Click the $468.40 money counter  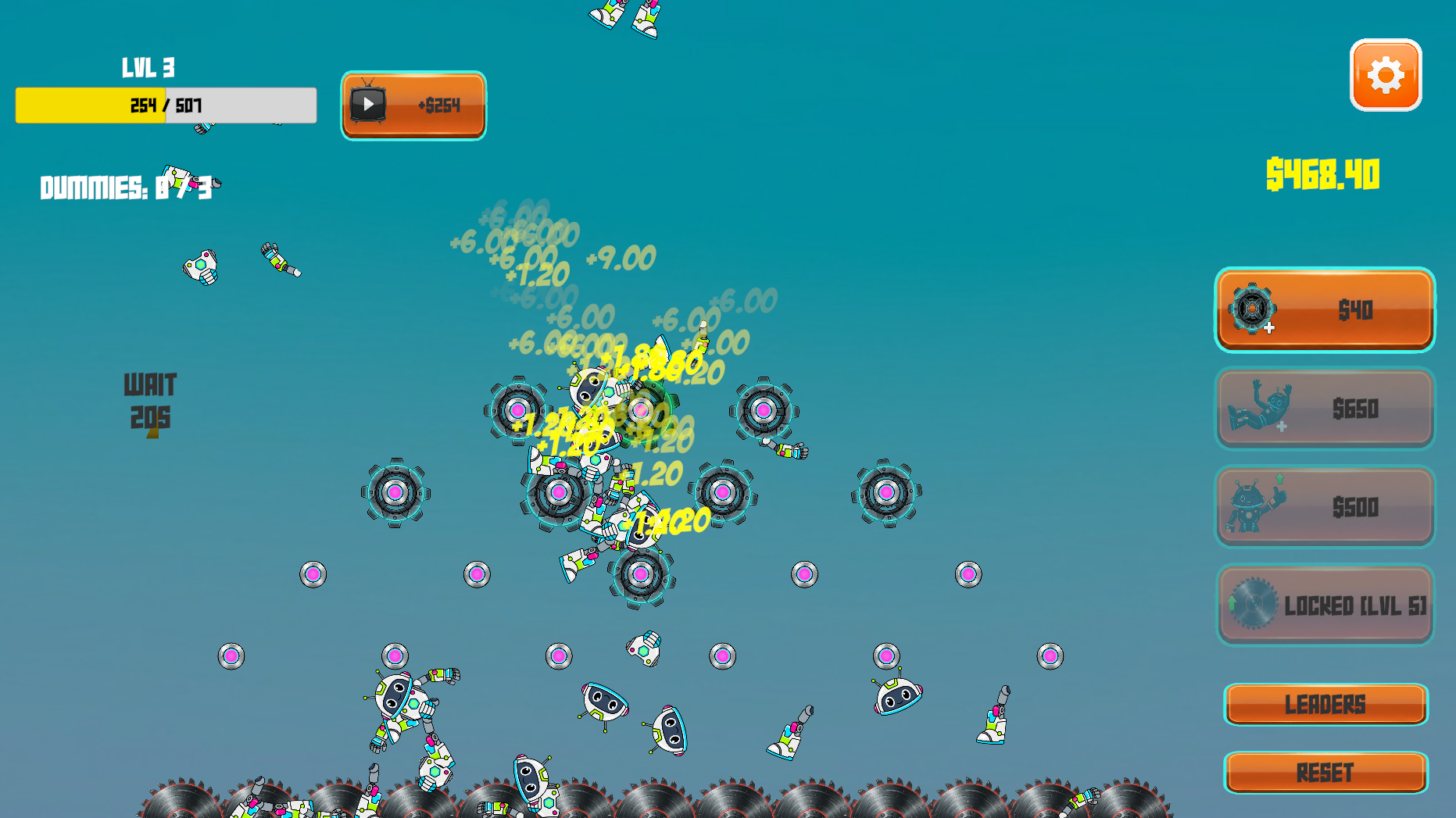pos(1323,175)
